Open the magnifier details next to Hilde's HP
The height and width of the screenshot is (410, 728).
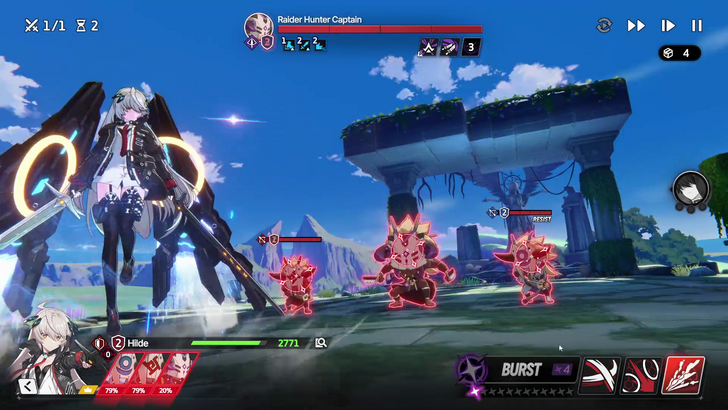click(x=321, y=343)
